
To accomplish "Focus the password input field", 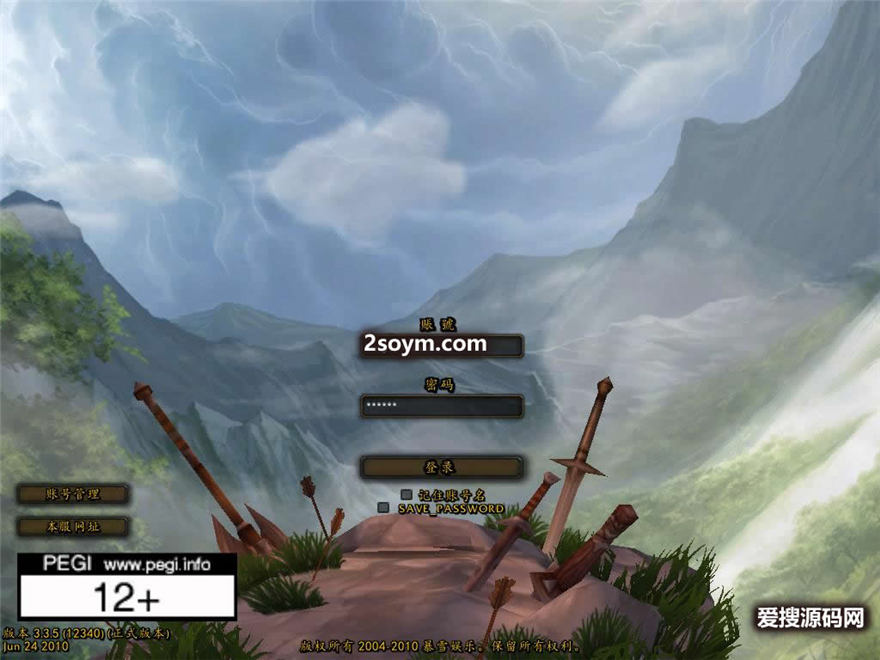I will coord(441,406).
